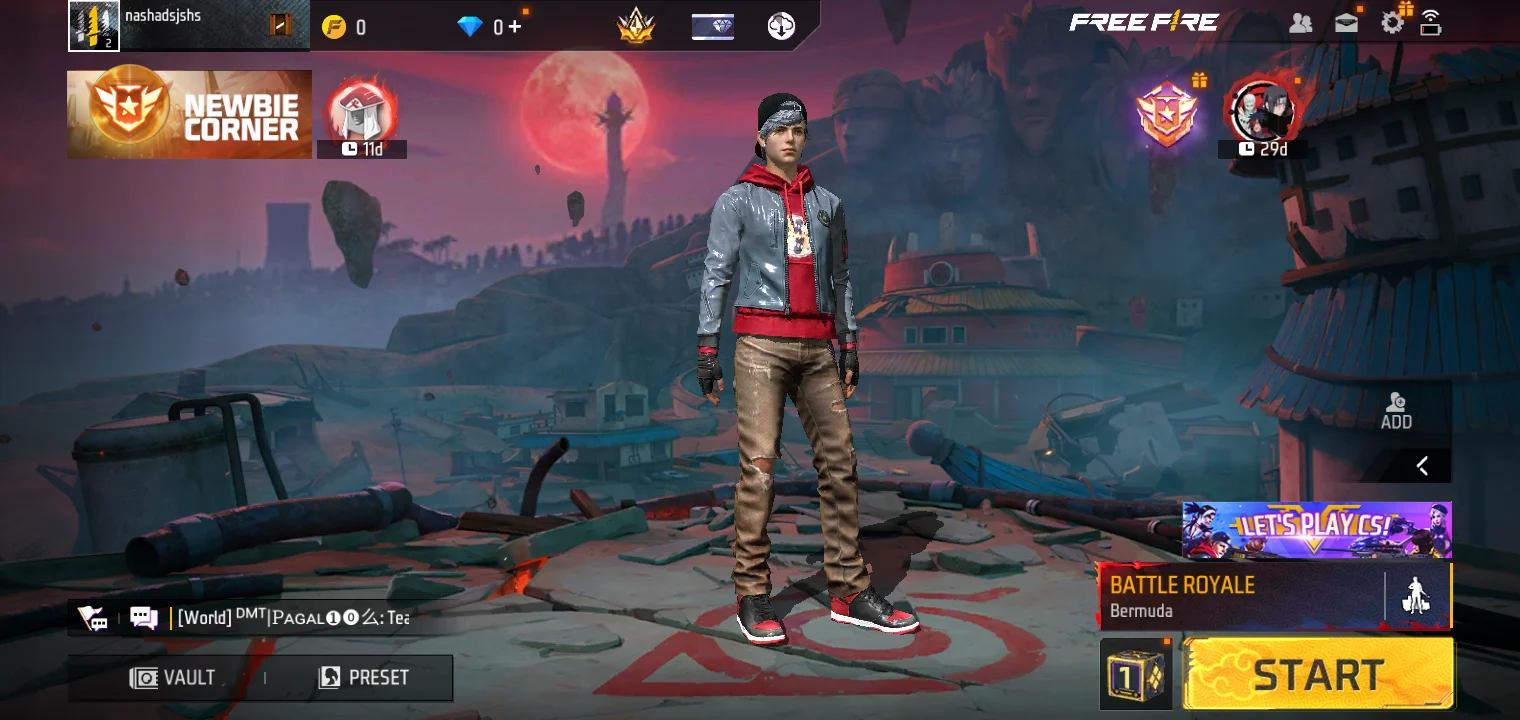Screen dimensions: 1520x720
Task: Open the Newbie Corner banner
Action: pyautogui.click(x=189, y=114)
